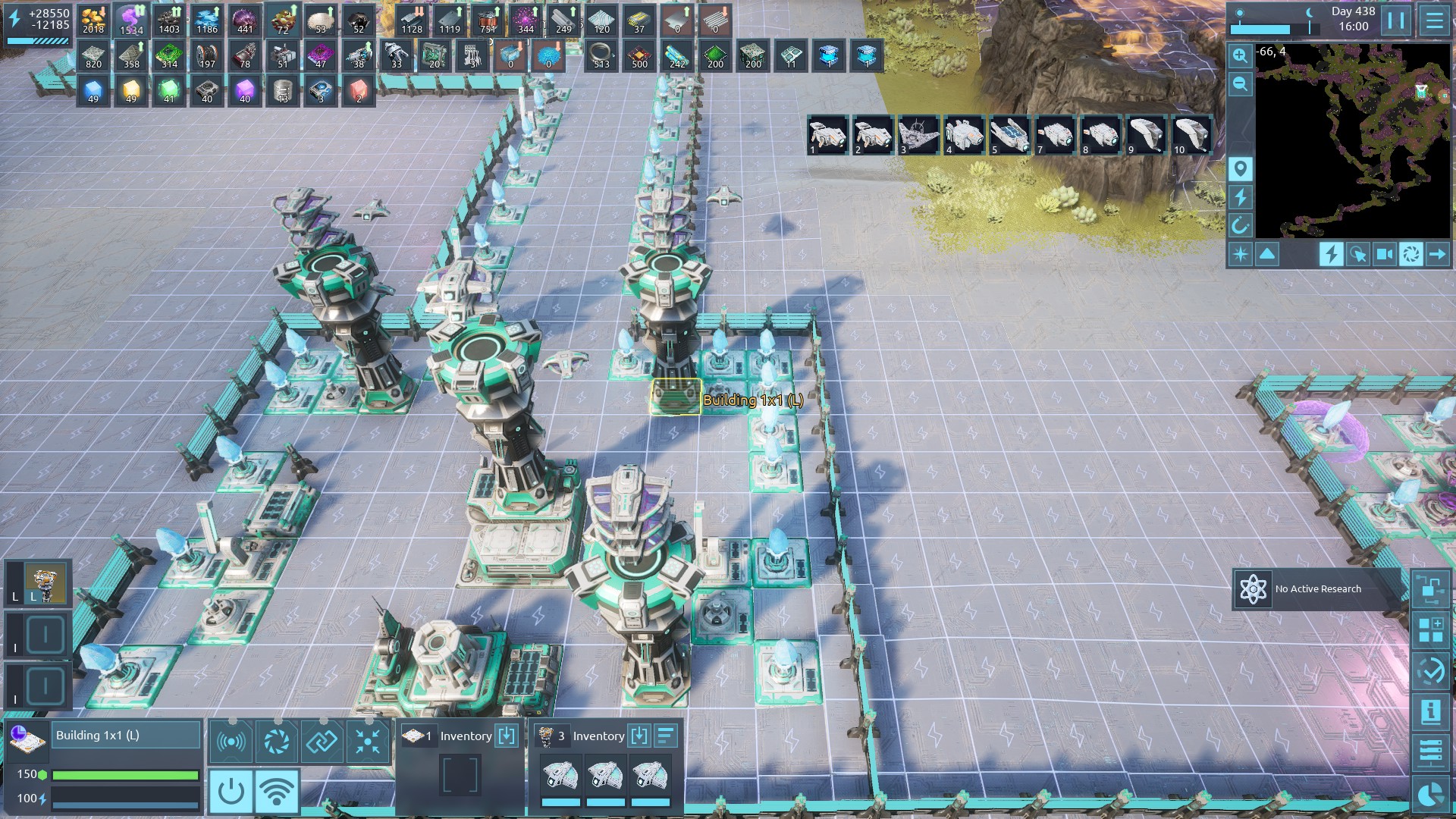The height and width of the screenshot is (819, 1456).
Task: Select the robot unit portrait in the side slot
Action: 45,582
